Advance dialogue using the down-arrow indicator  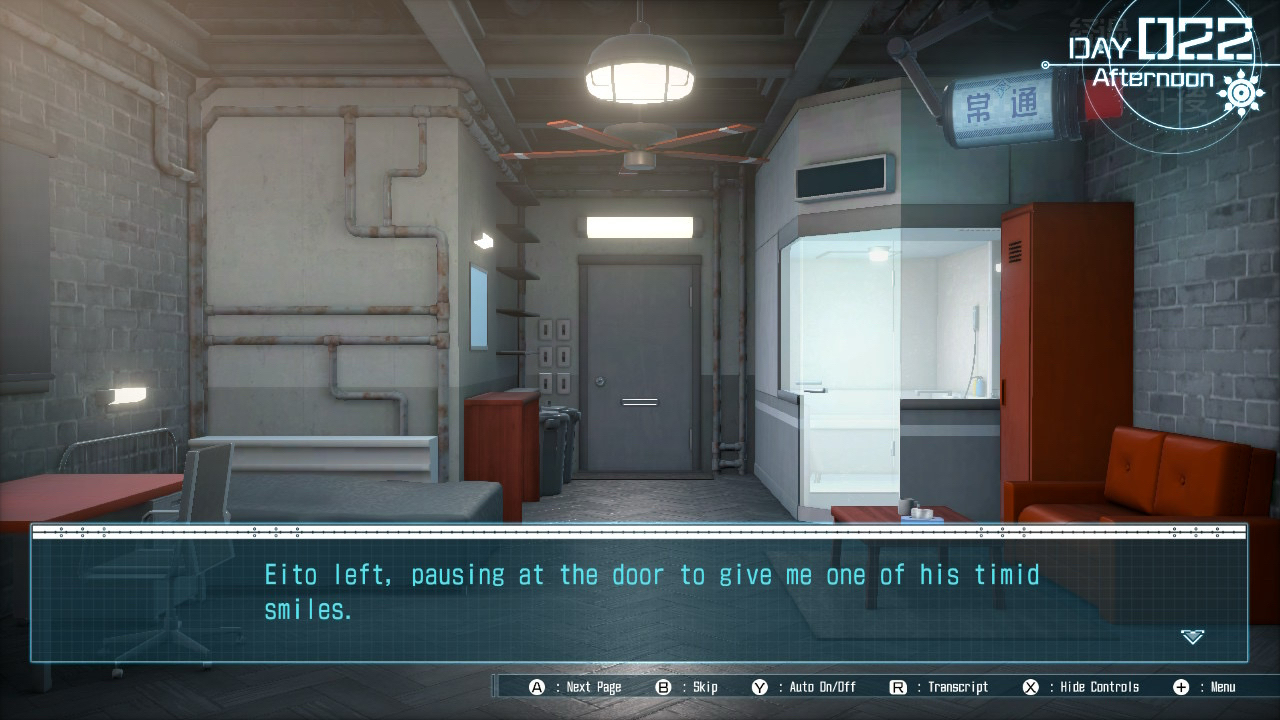pos(1192,636)
